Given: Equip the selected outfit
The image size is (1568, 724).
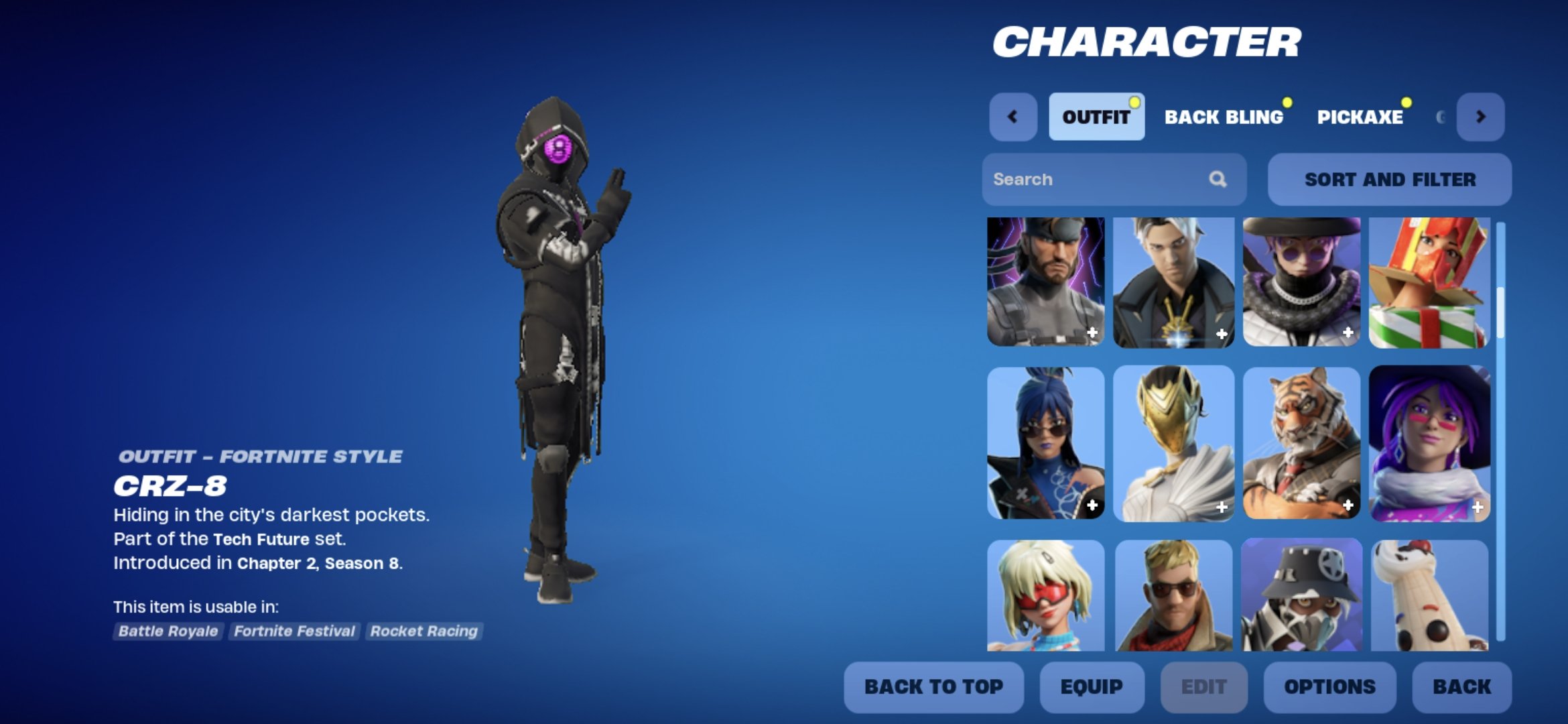Looking at the screenshot, I should coord(1092,686).
